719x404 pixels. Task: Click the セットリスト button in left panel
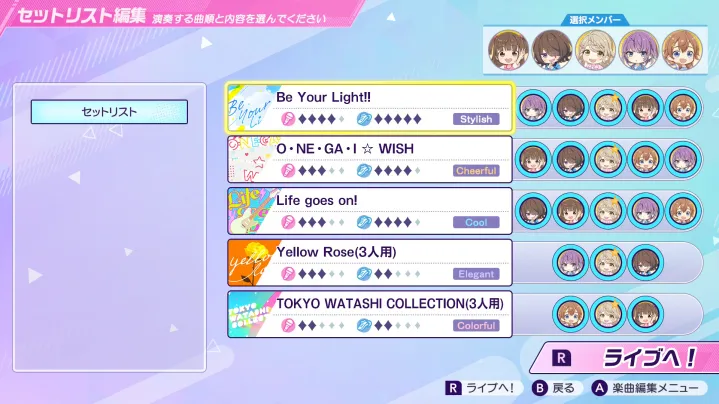point(109,112)
